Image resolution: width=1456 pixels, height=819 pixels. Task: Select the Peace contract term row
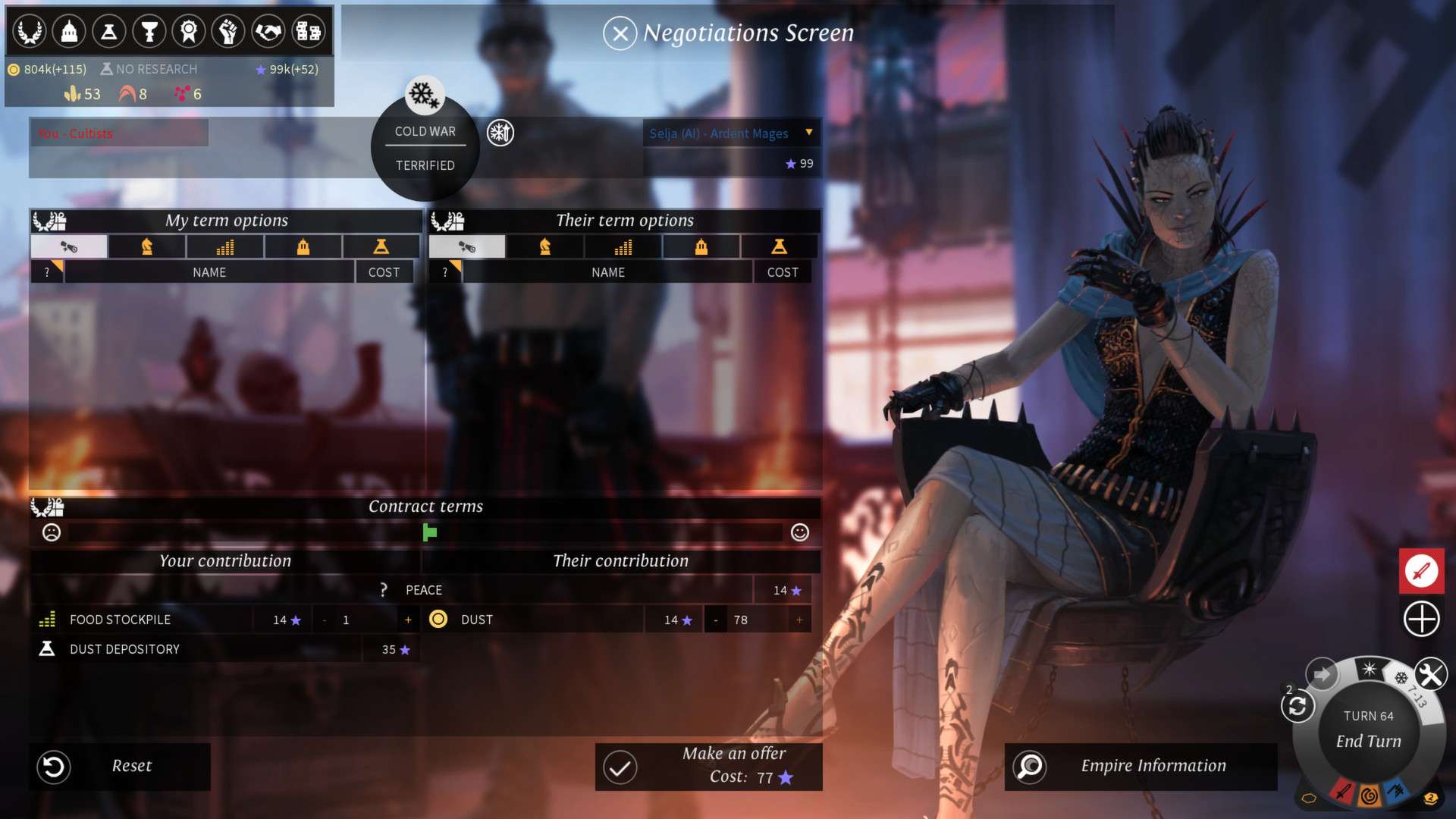click(x=423, y=590)
